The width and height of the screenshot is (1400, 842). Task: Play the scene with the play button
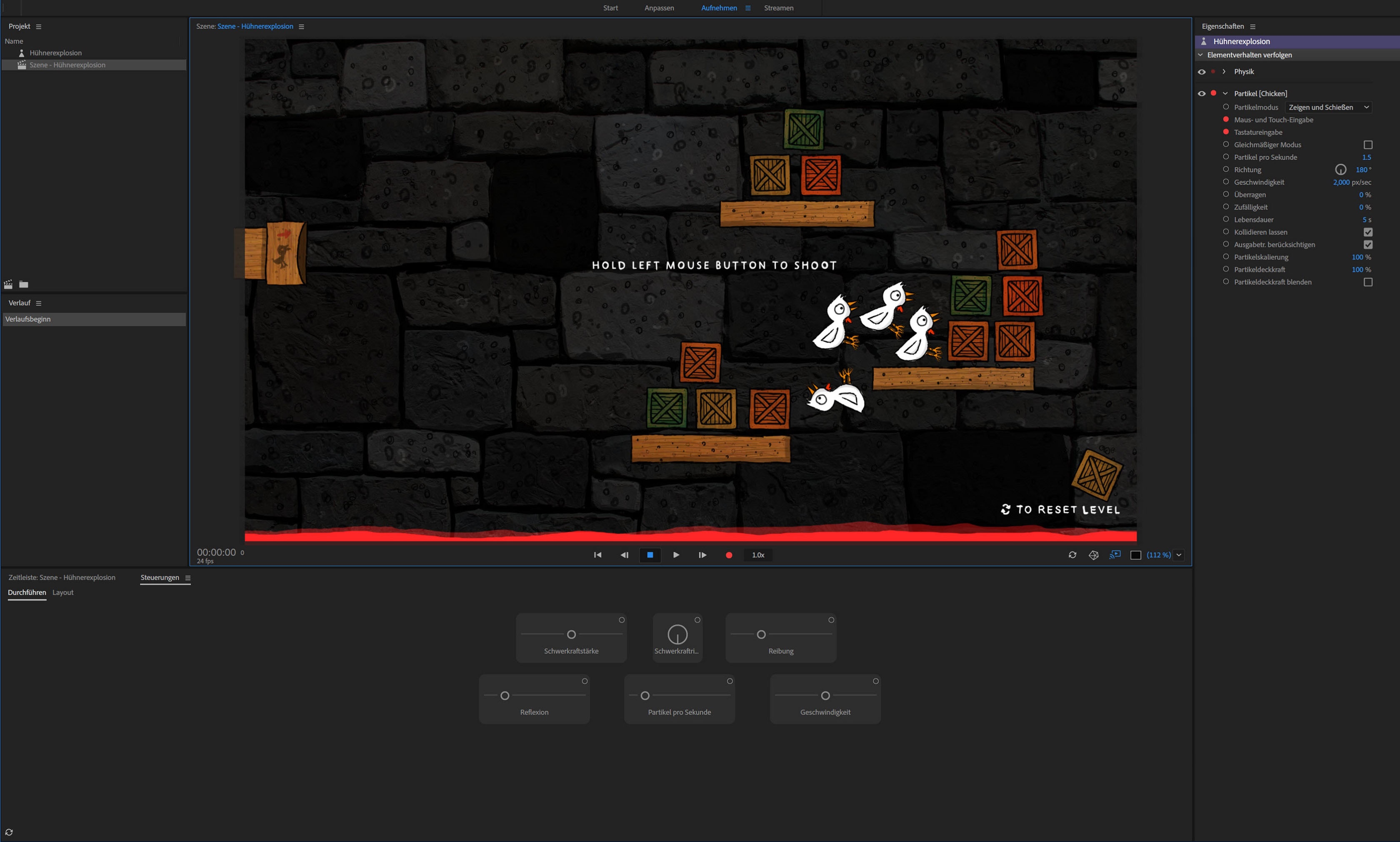click(x=676, y=555)
